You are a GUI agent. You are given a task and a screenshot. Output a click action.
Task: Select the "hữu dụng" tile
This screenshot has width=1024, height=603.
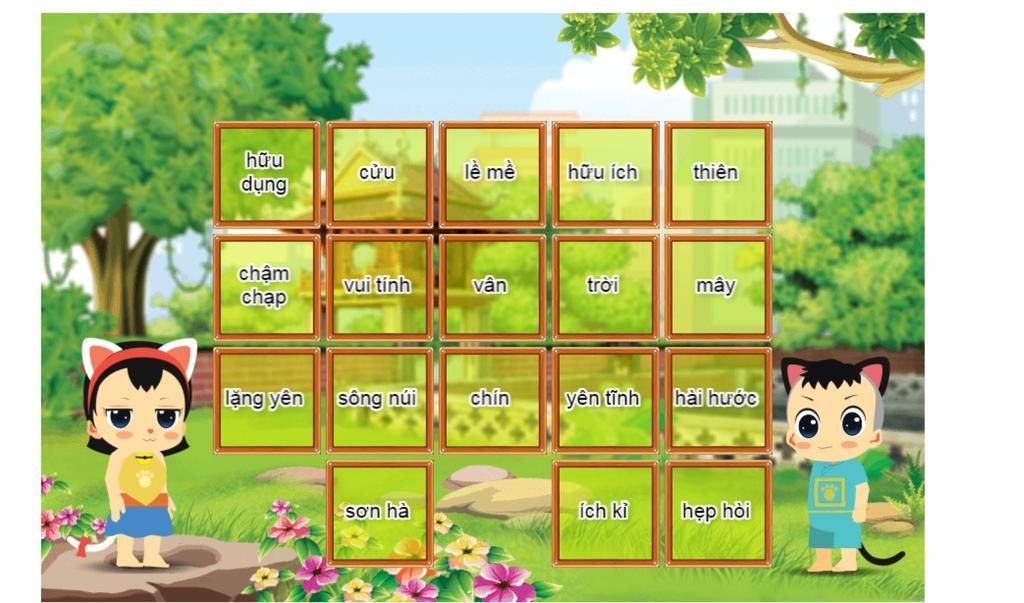click(x=266, y=174)
